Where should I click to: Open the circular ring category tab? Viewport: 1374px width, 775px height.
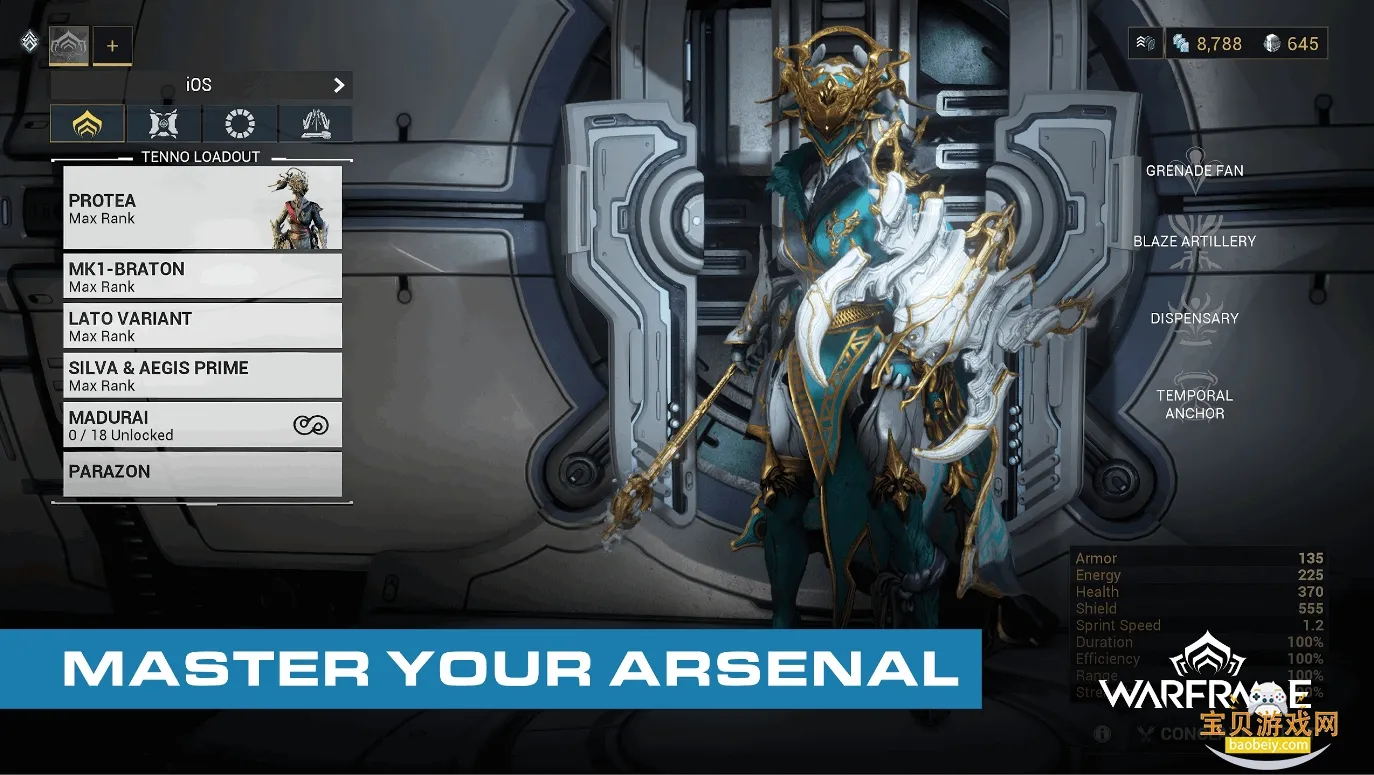click(x=240, y=124)
